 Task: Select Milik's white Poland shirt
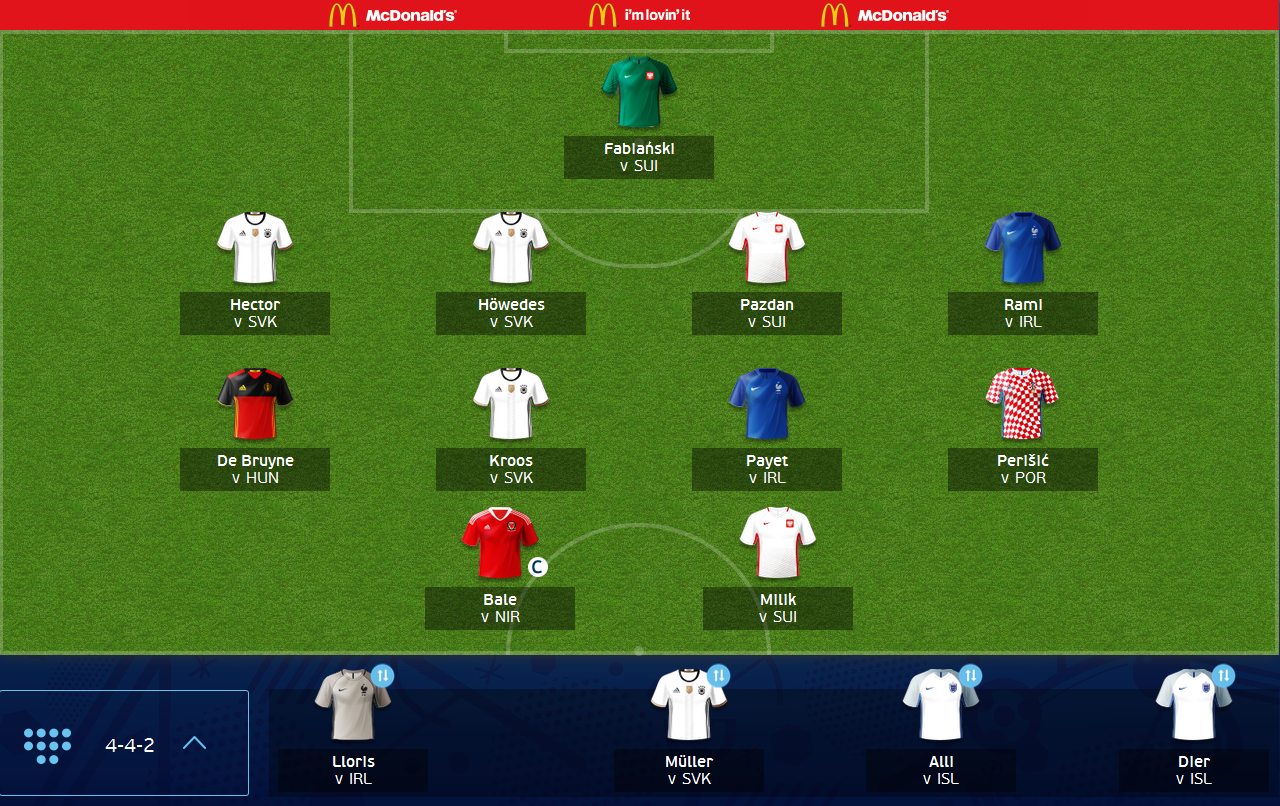[778, 542]
